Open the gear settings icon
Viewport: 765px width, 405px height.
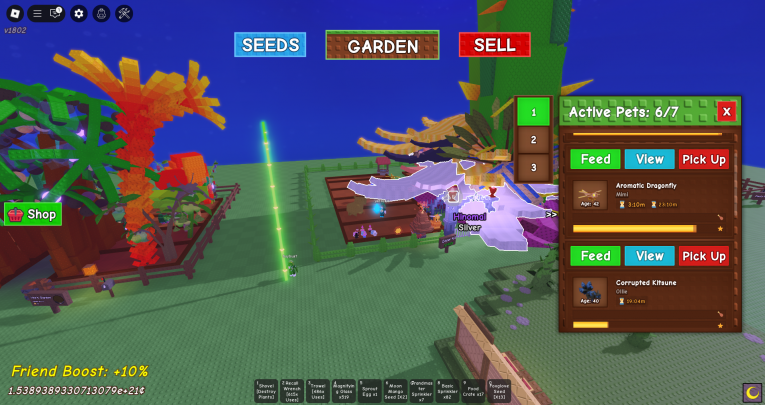pyautogui.click(x=79, y=13)
